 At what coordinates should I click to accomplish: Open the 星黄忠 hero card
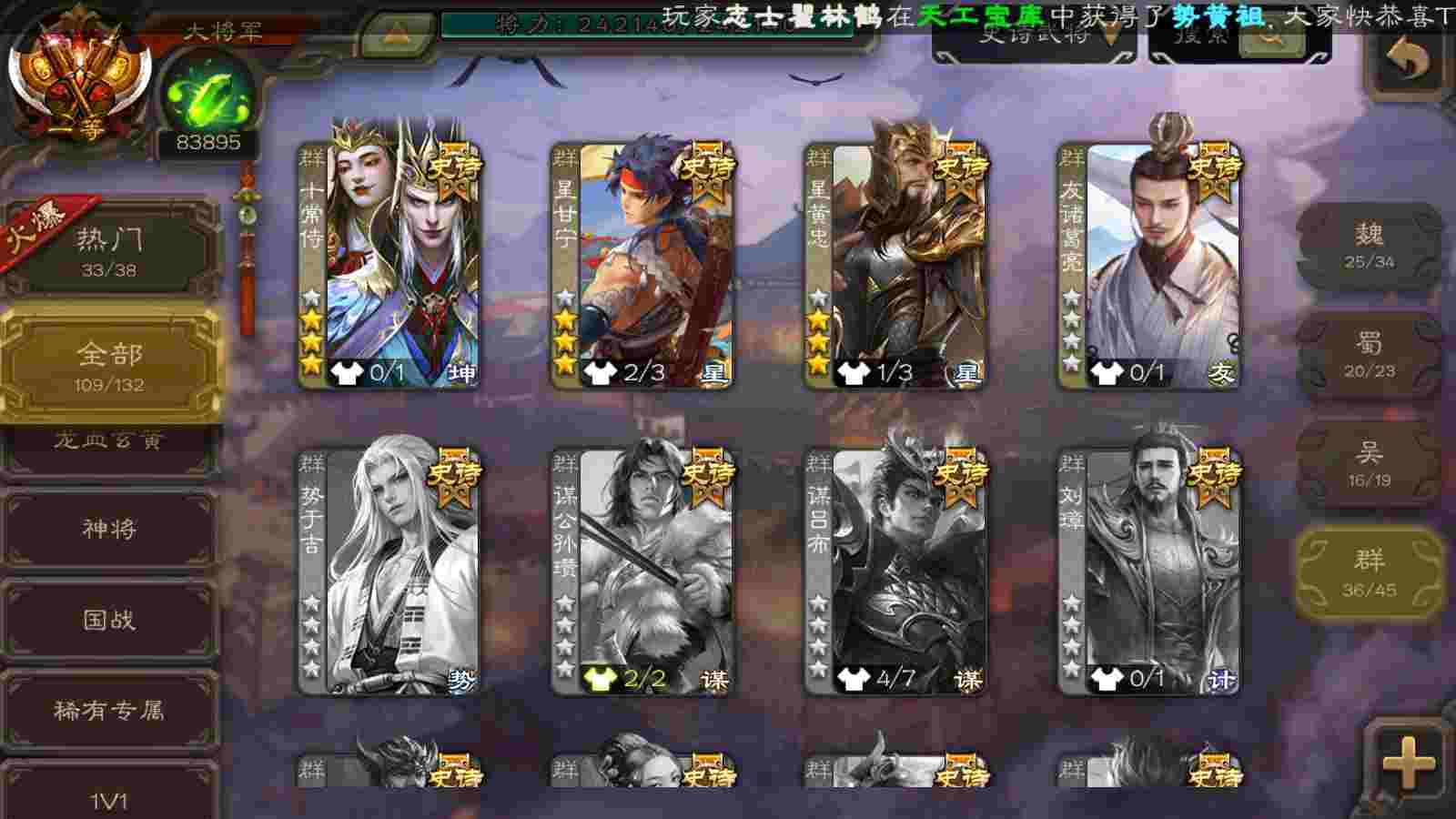[895, 264]
